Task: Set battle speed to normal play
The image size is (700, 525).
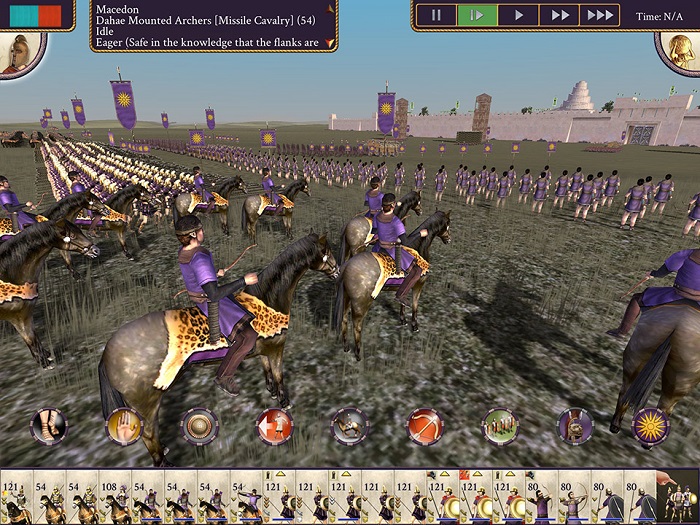Action: pos(518,15)
